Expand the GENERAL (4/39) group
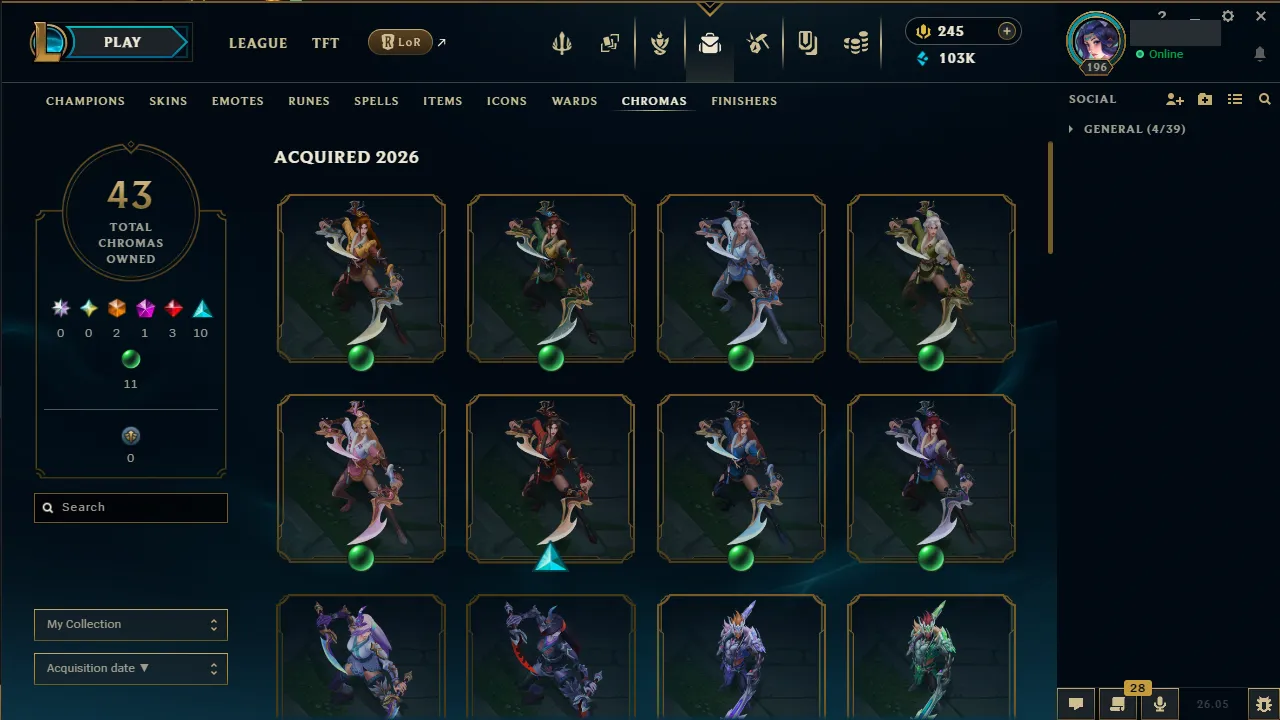1280x720 pixels. point(1126,129)
